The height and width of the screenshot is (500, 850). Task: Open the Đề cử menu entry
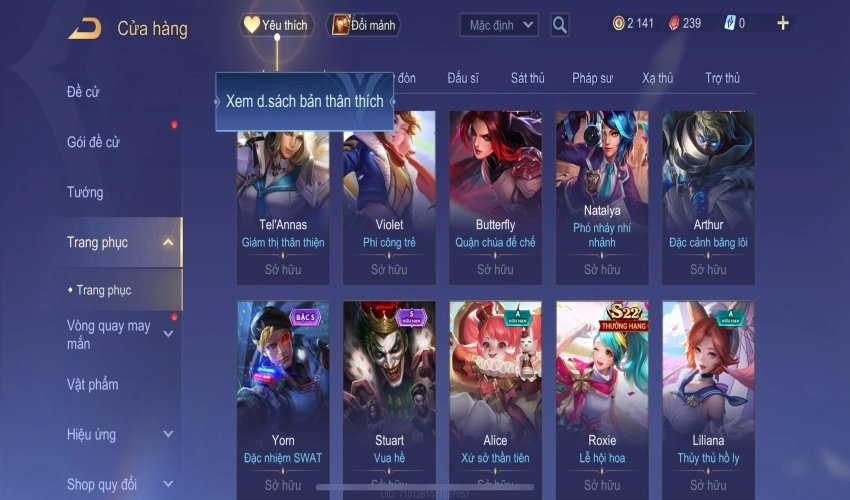pos(84,92)
